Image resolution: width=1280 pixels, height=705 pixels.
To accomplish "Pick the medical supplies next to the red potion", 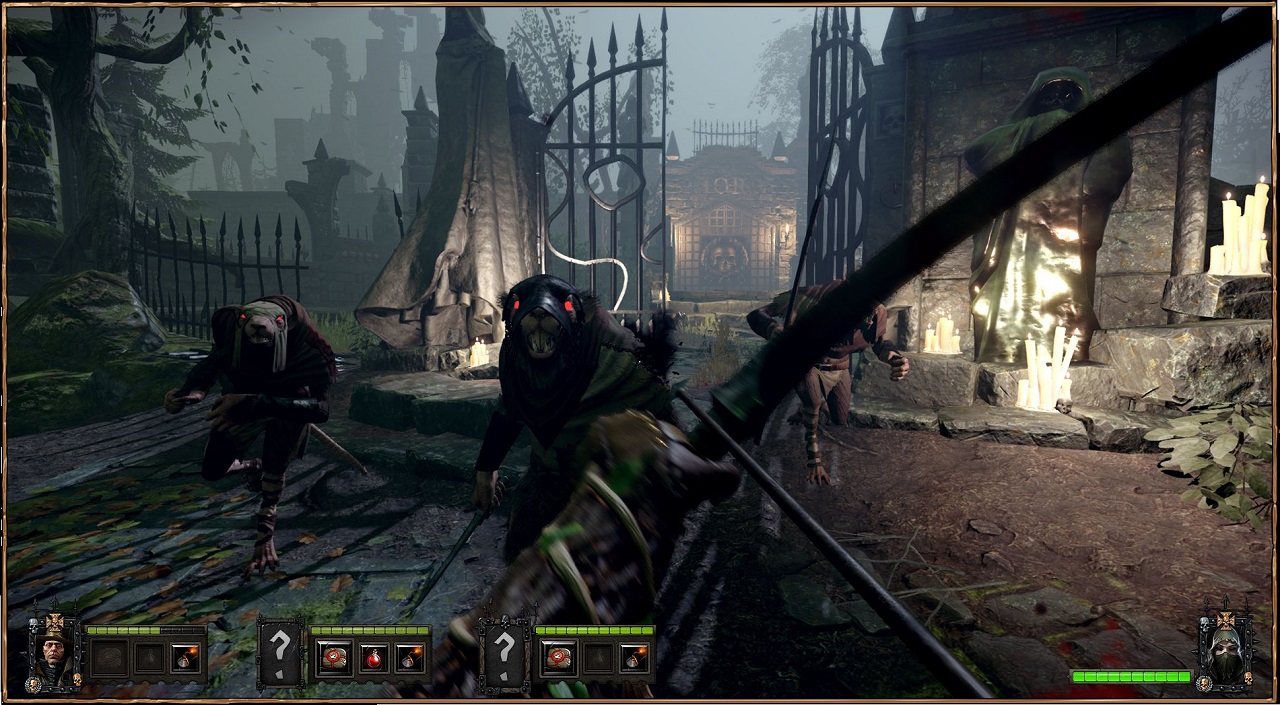I will [x=332, y=658].
